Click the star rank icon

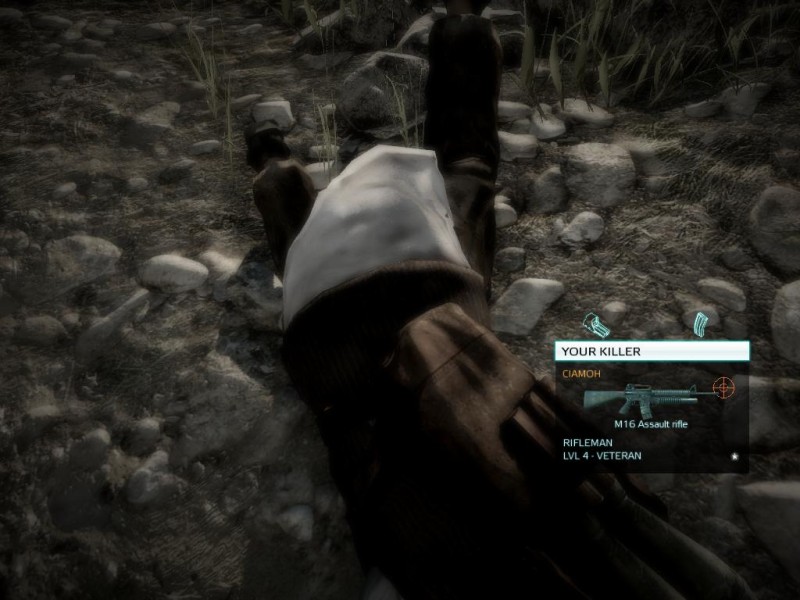(x=734, y=455)
